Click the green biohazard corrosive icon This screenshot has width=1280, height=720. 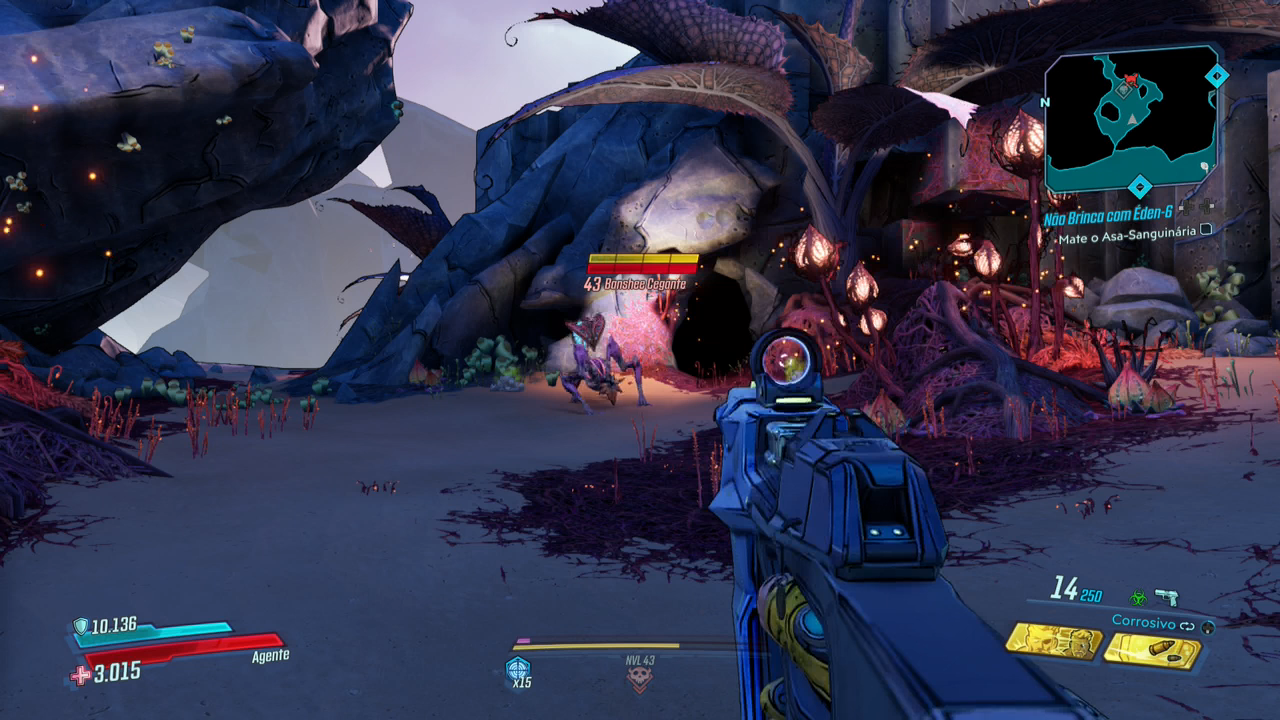point(1138,598)
